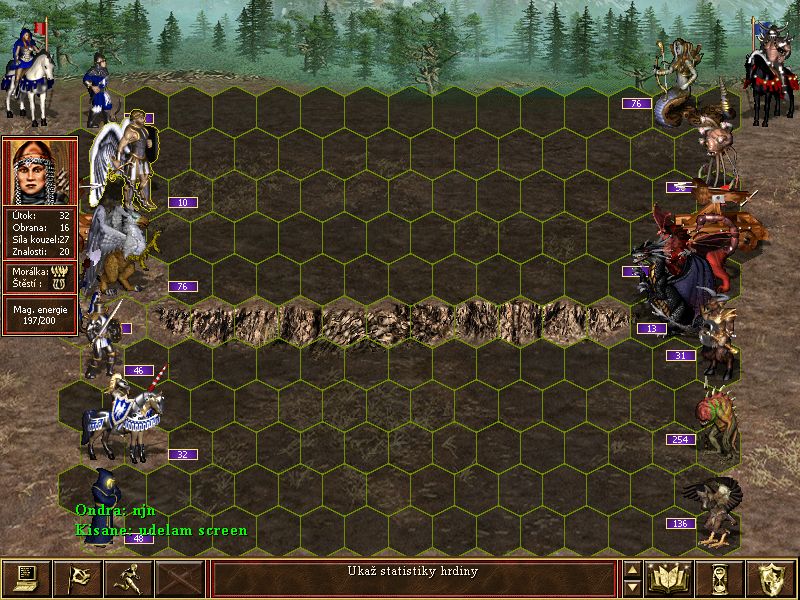Open the spellbook to cast a spell
The height and width of the screenshot is (600, 800).
[670, 578]
